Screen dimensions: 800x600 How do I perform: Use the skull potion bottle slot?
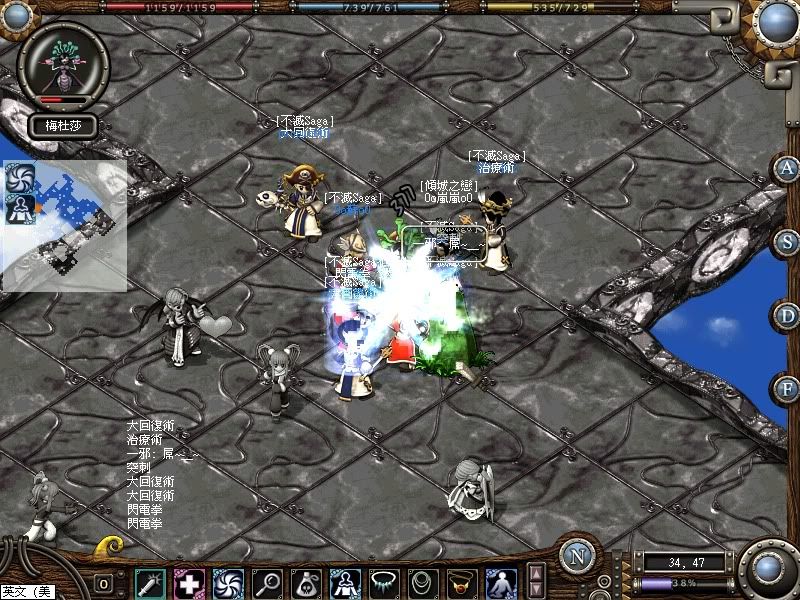pos(306,583)
